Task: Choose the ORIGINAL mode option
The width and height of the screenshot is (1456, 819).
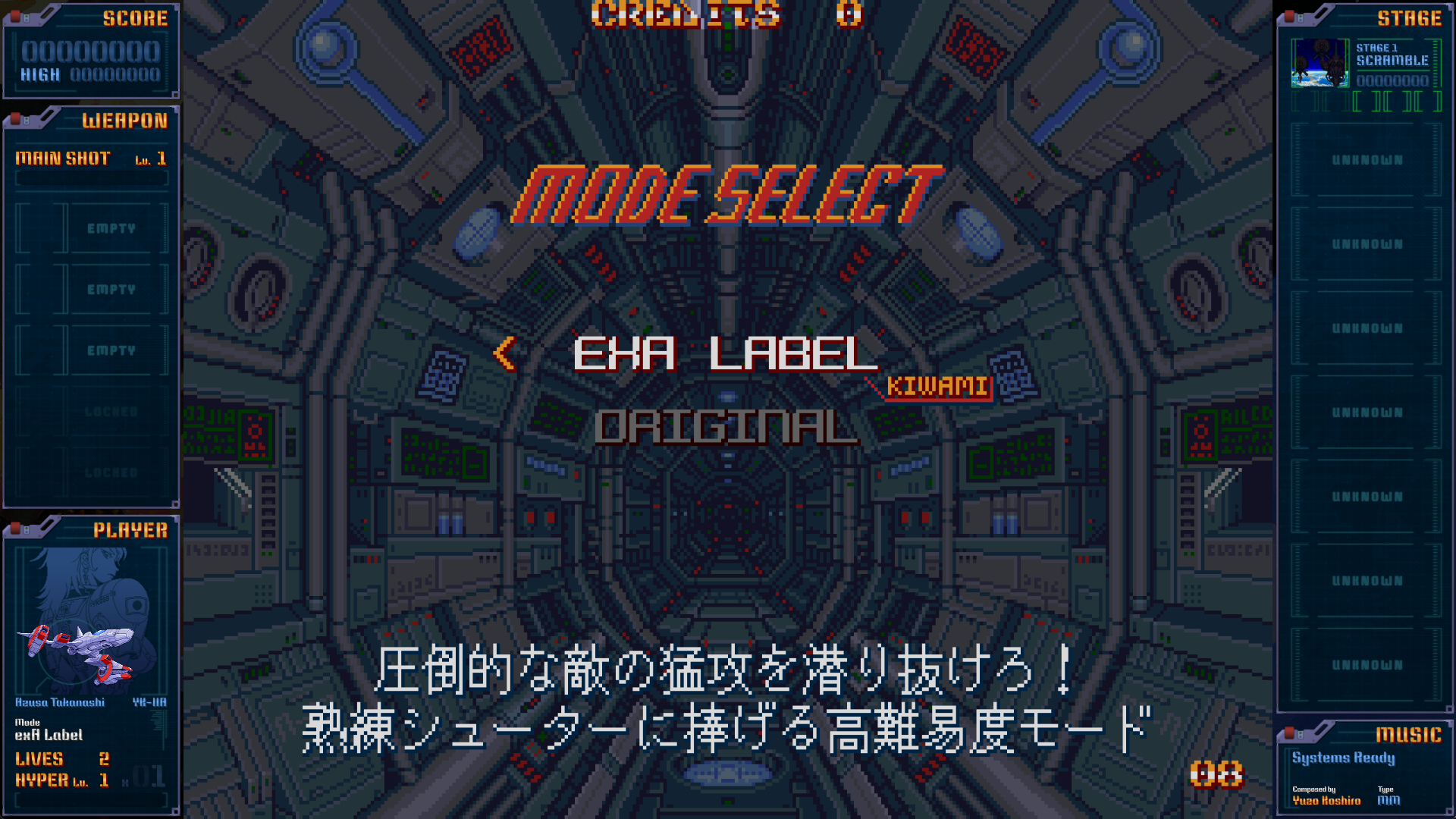Action: tap(726, 427)
